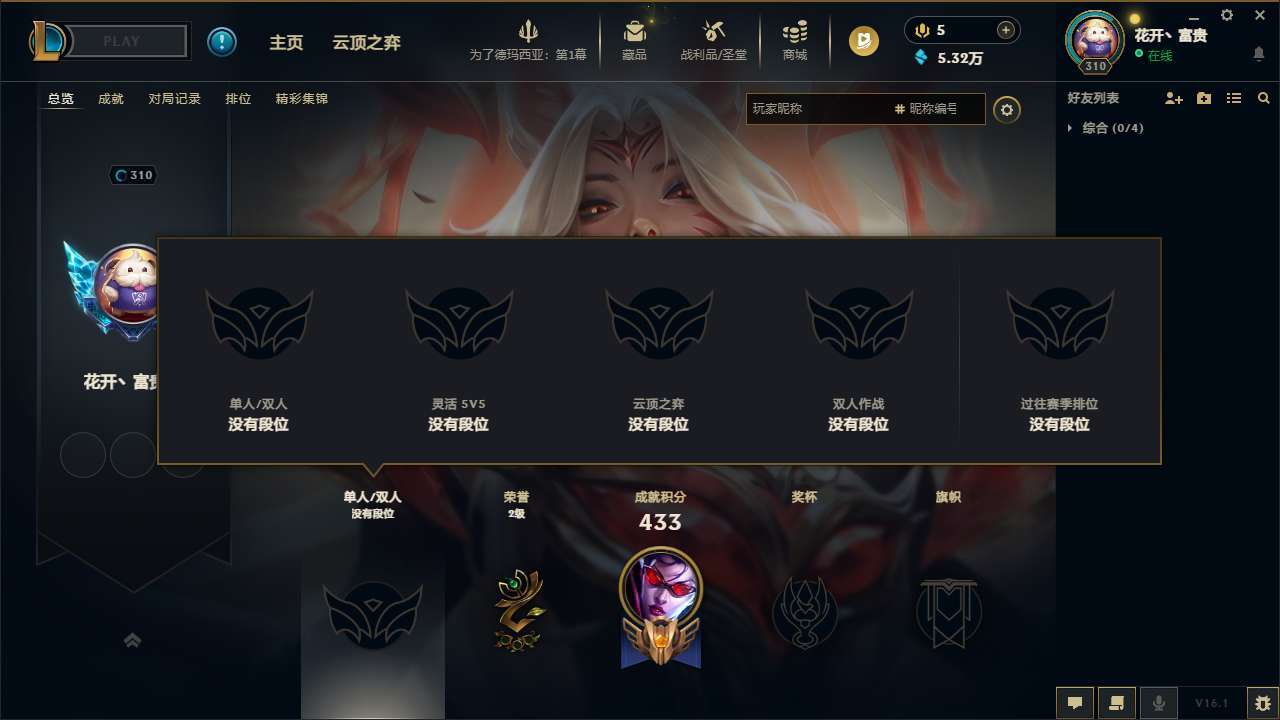Open friend list display options list icon
1280x720 pixels.
pyautogui.click(x=1233, y=98)
